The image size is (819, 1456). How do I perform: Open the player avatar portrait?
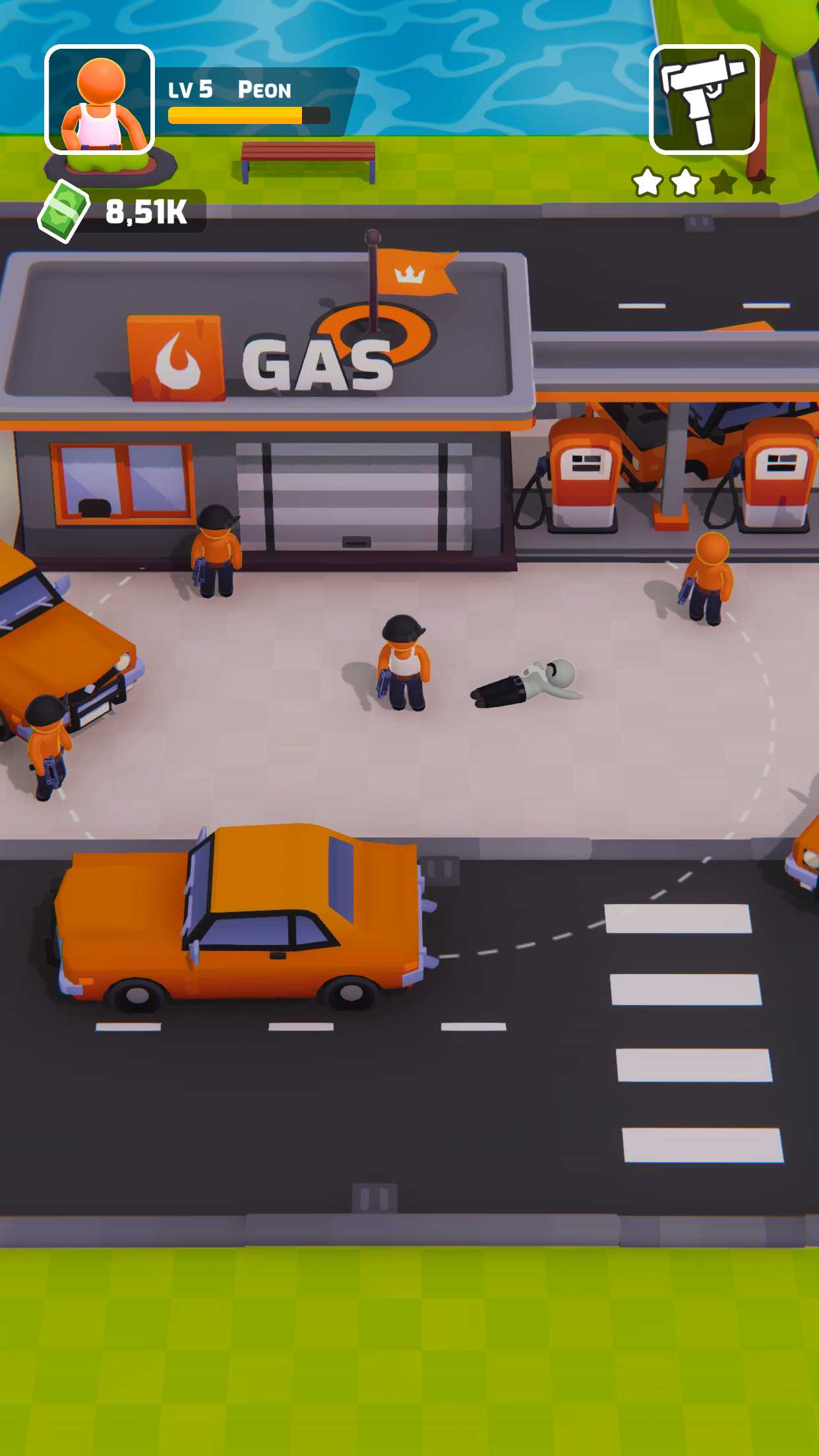pos(100,100)
